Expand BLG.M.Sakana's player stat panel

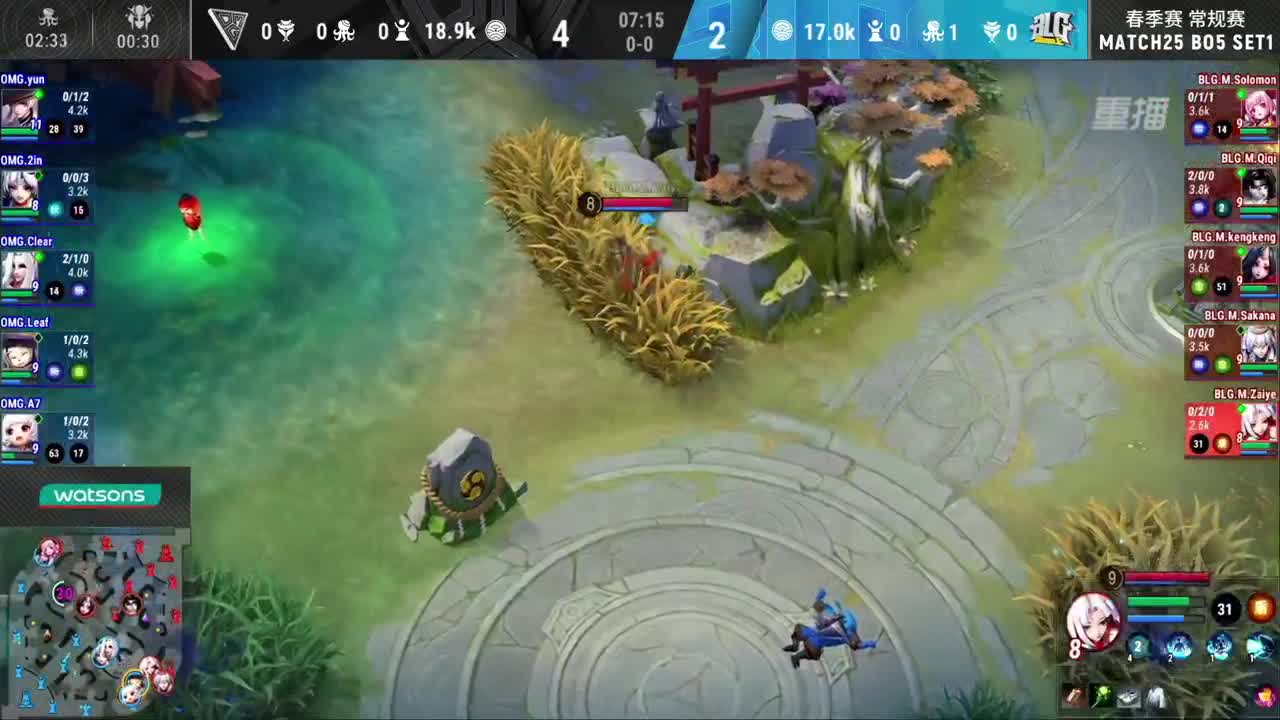[1232, 350]
